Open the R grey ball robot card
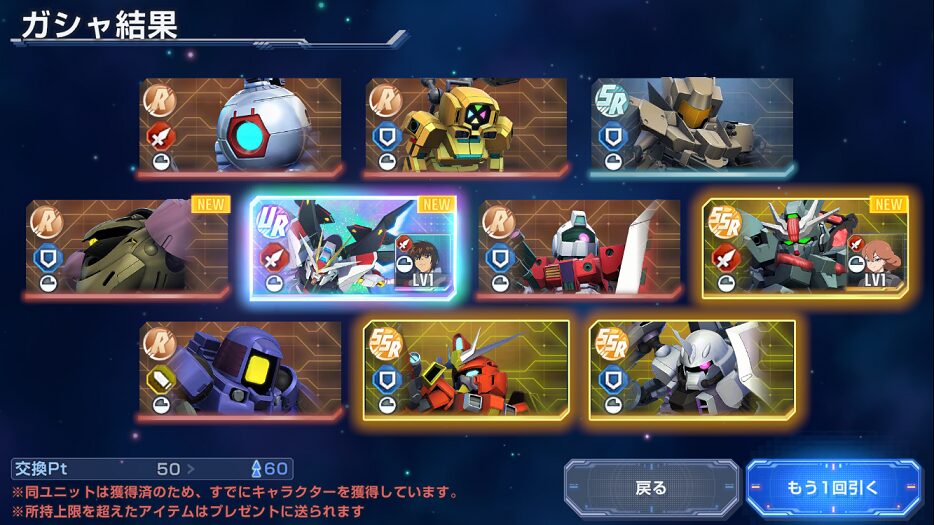The height and width of the screenshot is (525, 934). (240, 126)
